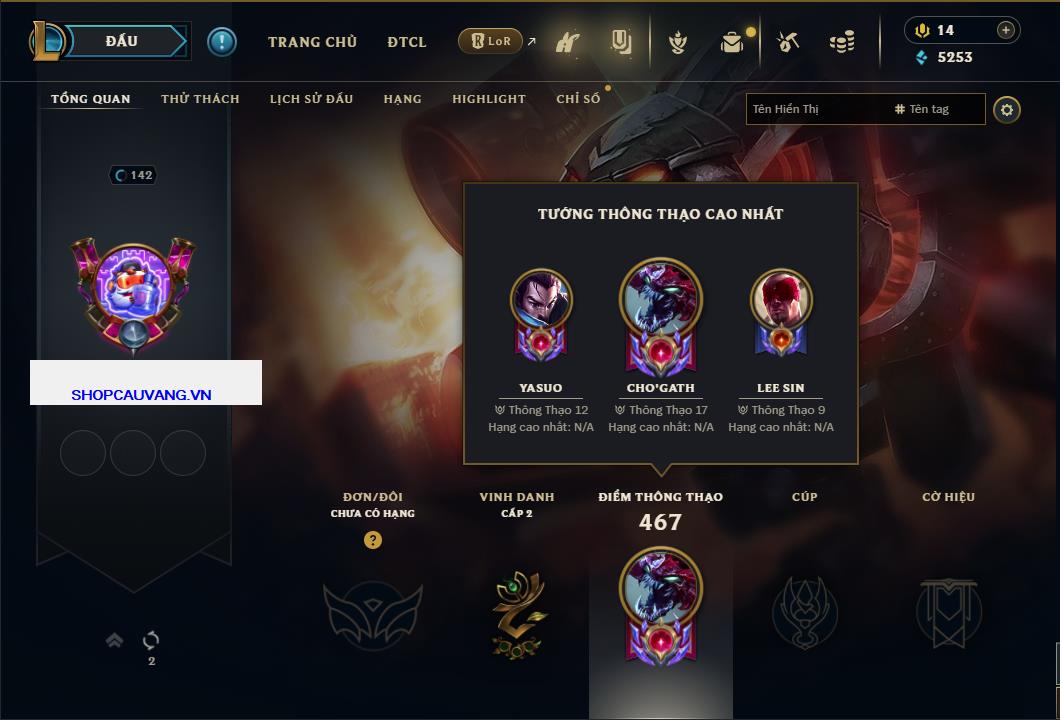This screenshot has width=1060, height=720.
Task: Open the HIGHLIGHT tab
Action: pyautogui.click(x=488, y=99)
